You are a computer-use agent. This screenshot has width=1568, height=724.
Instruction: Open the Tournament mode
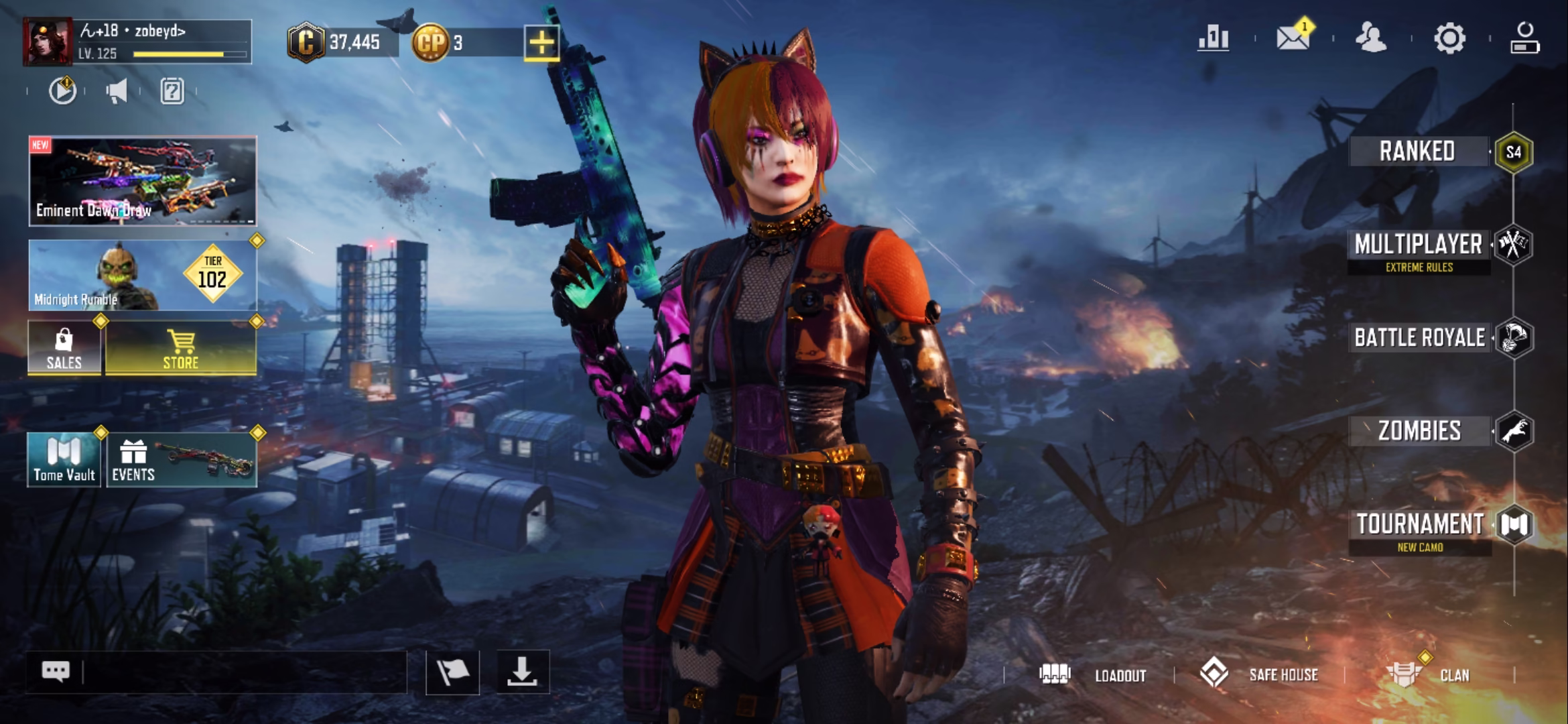click(1420, 530)
